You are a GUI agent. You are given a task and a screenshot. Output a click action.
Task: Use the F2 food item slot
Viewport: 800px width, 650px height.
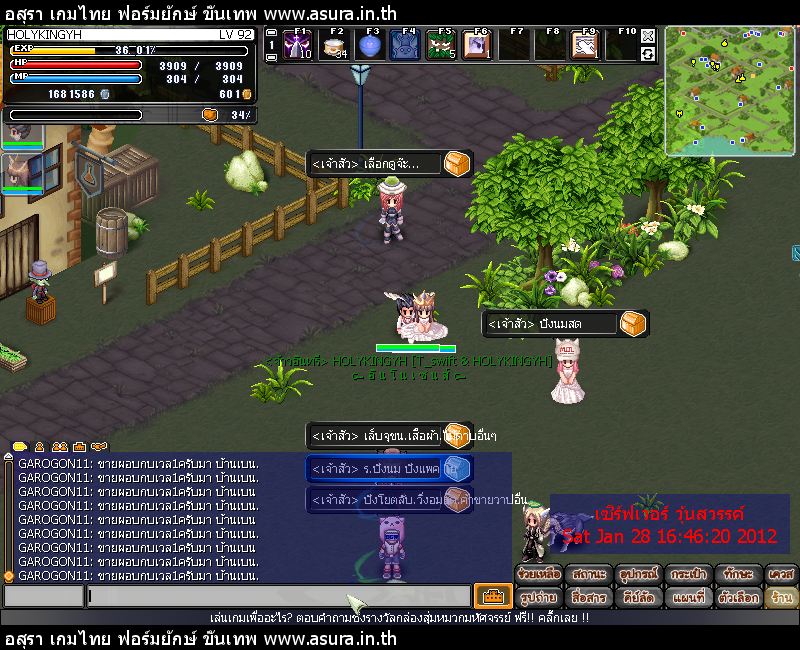pos(334,46)
